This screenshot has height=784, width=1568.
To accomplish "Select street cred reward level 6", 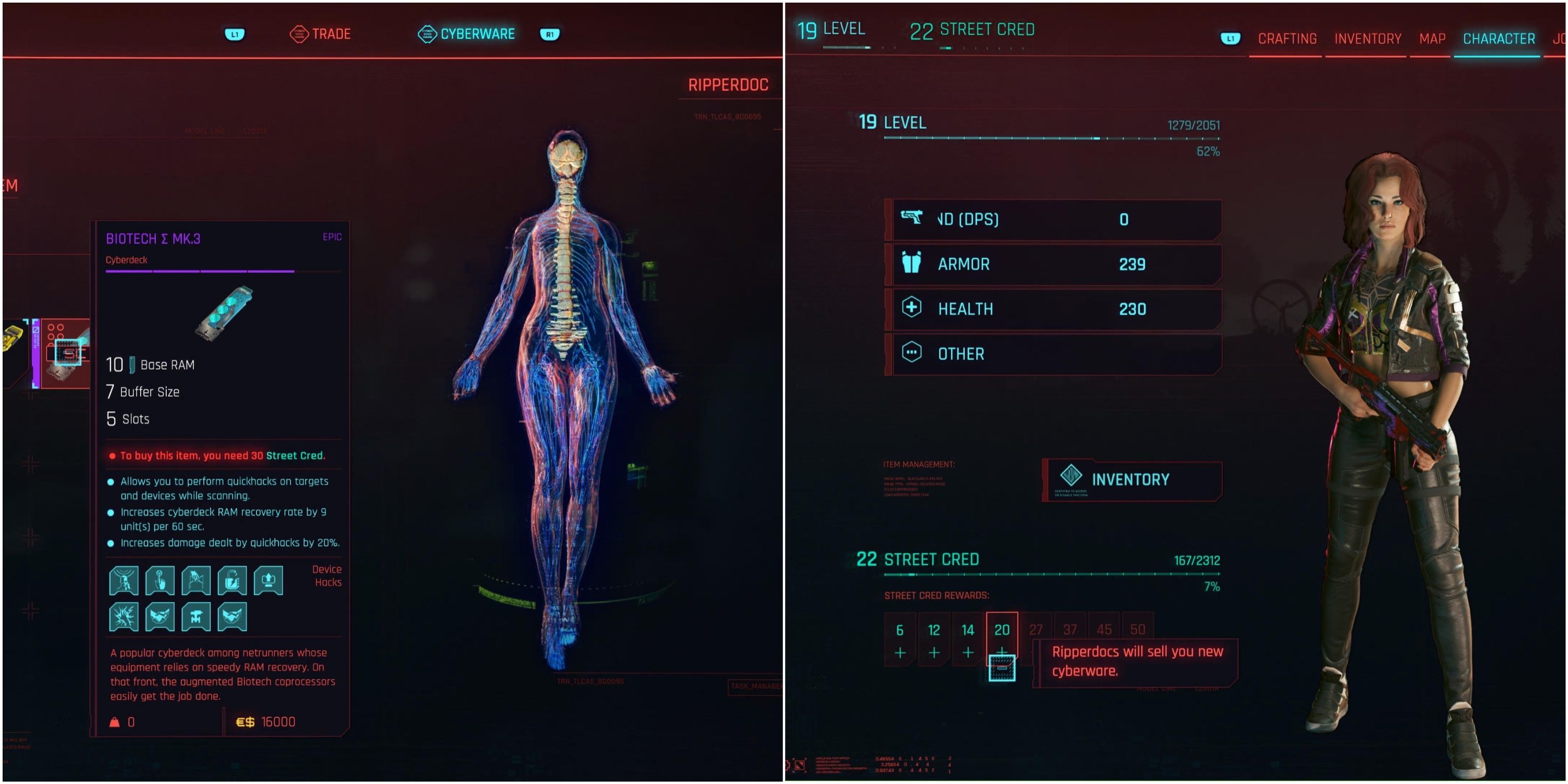I will click(900, 640).
